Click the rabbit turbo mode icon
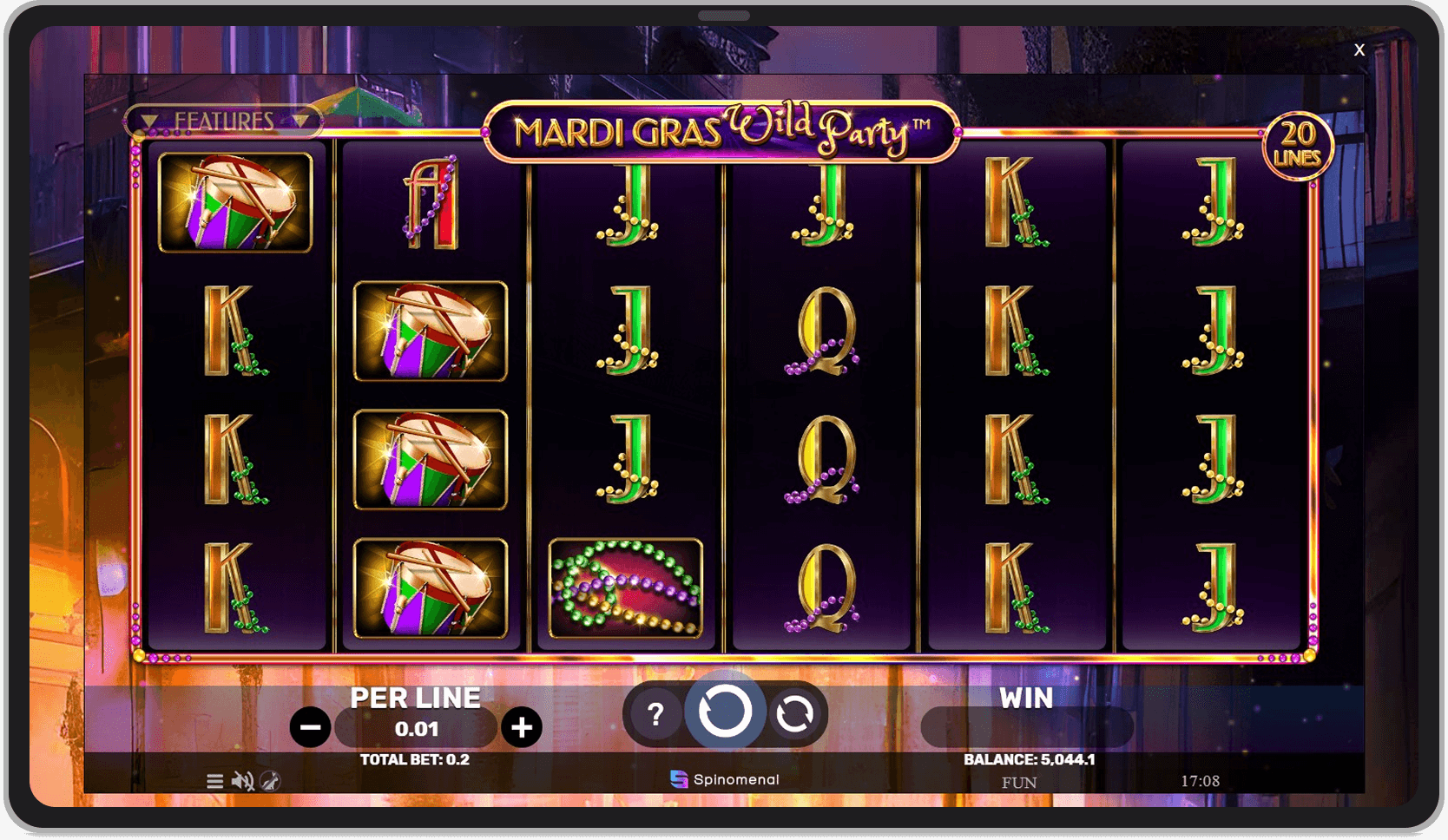The width and height of the screenshot is (1448, 840). click(x=271, y=781)
